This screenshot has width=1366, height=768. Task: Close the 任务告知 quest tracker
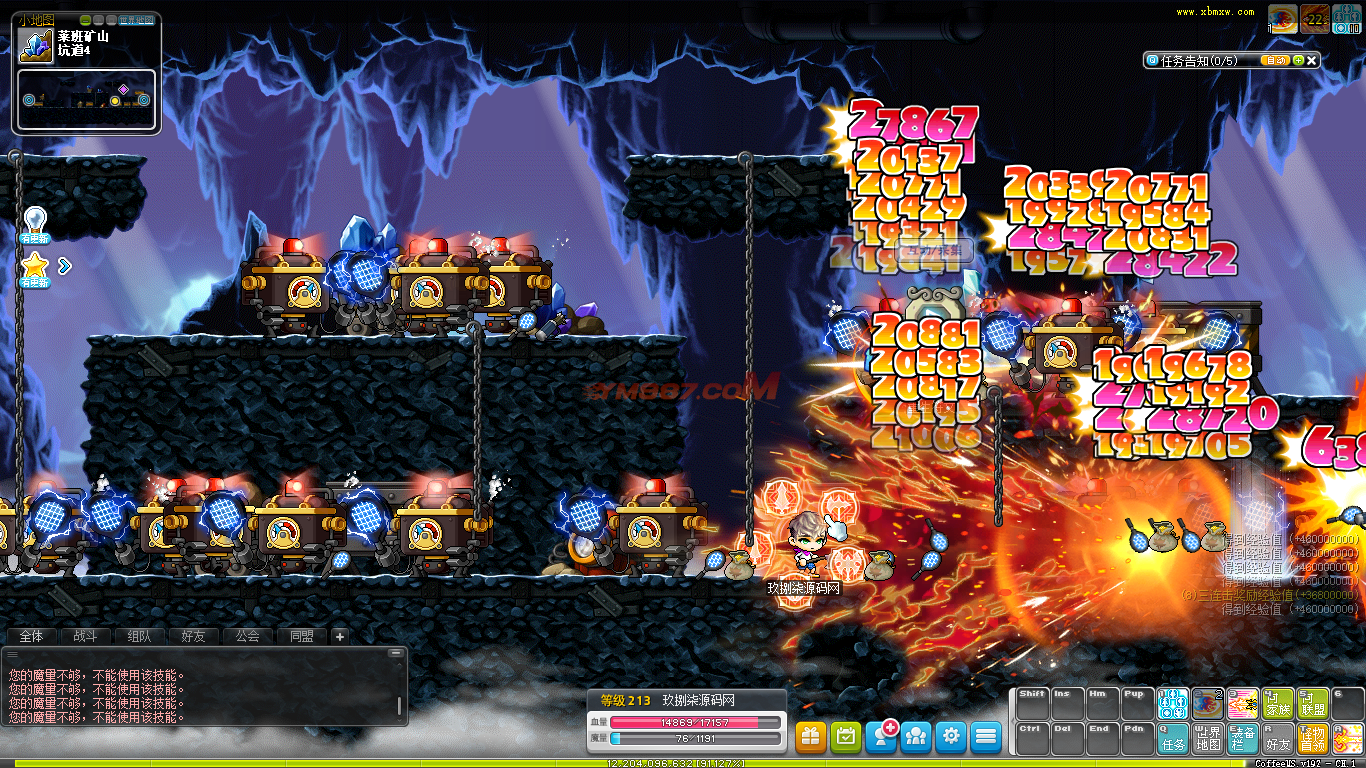coord(1313,60)
